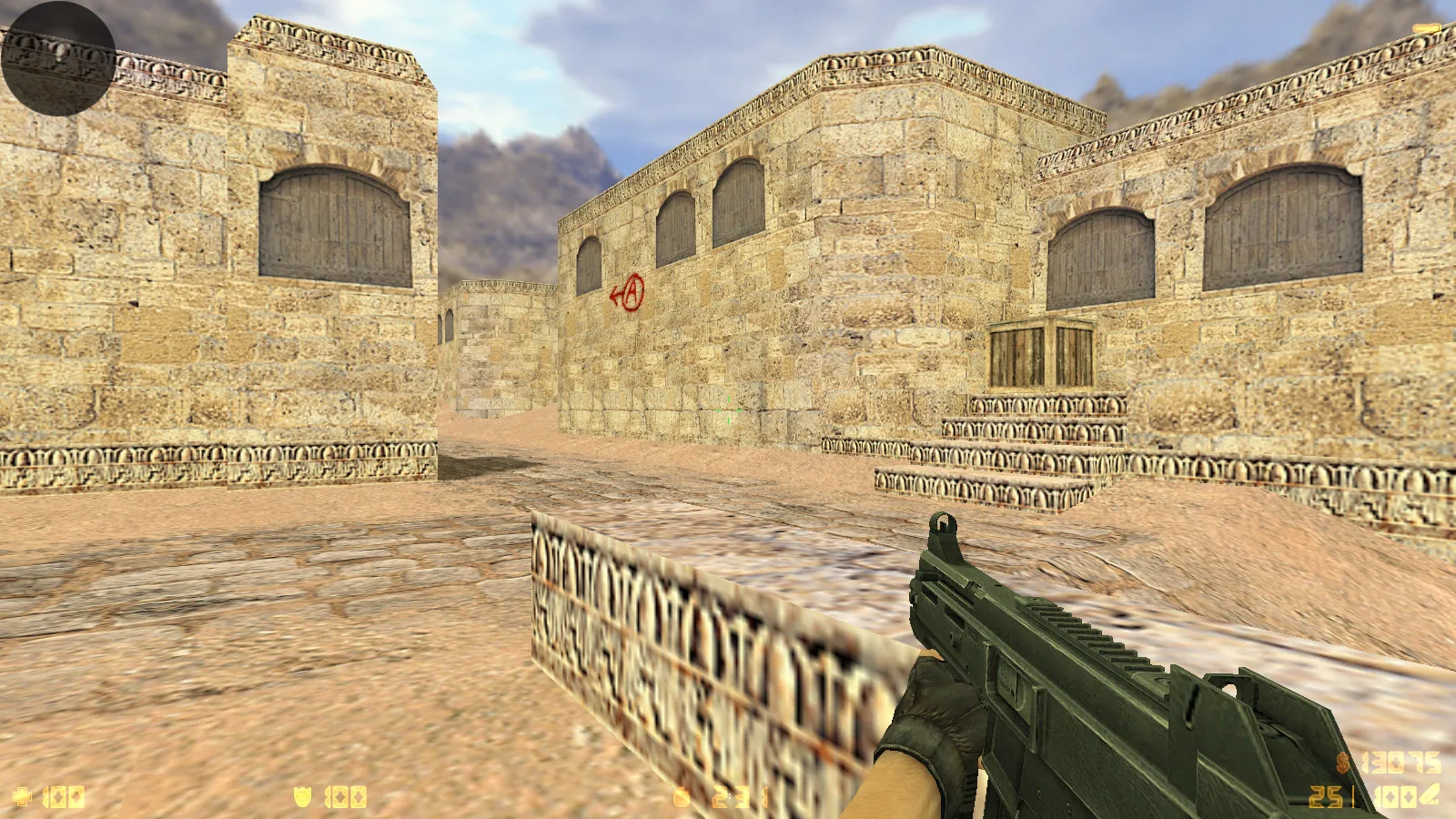Viewport: 1456px width, 819px height.
Task: Select the armor shield icon
Action: (x=303, y=797)
